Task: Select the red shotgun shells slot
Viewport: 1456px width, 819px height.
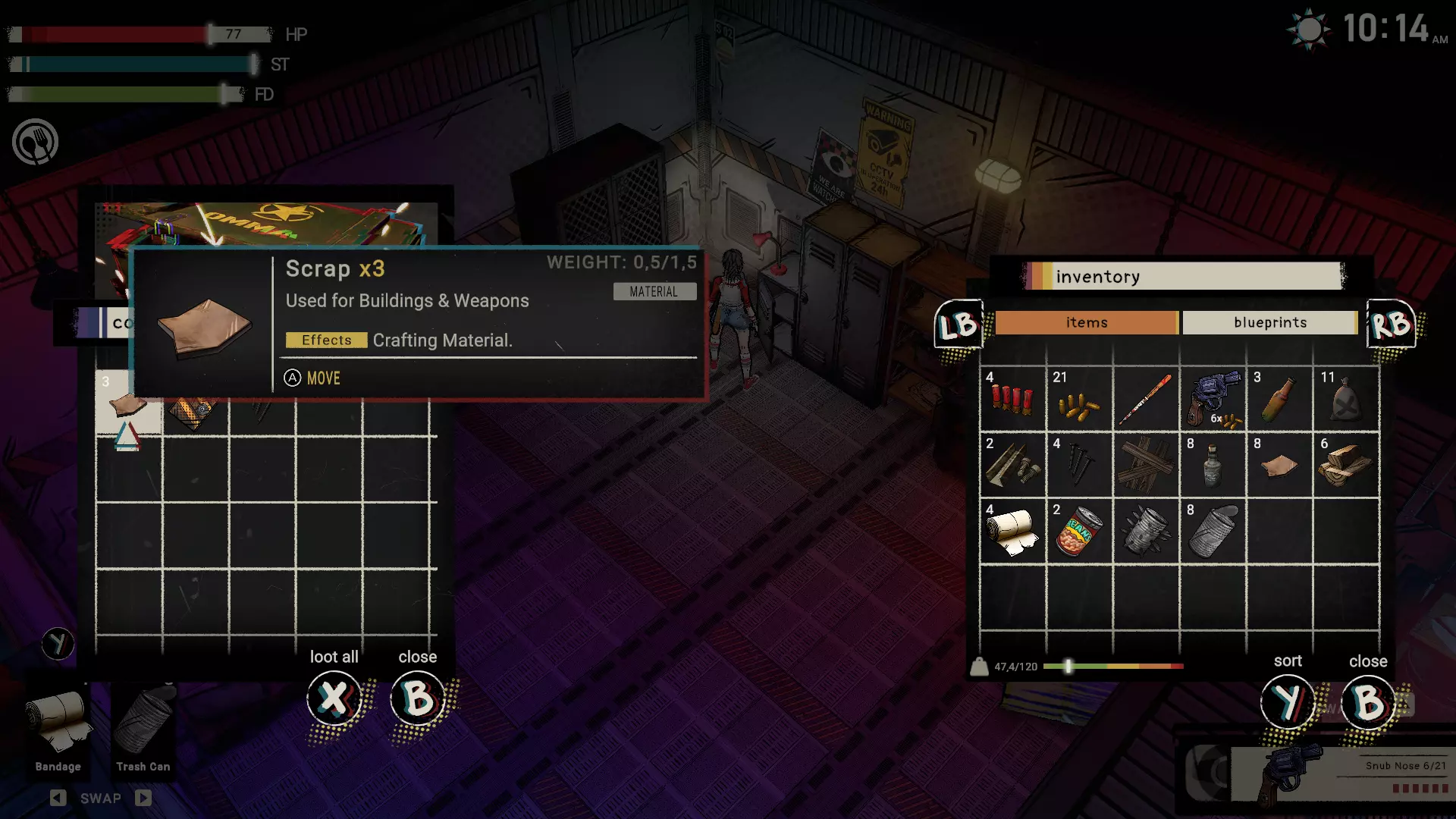Action: pyautogui.click(x=1012, y=399)
